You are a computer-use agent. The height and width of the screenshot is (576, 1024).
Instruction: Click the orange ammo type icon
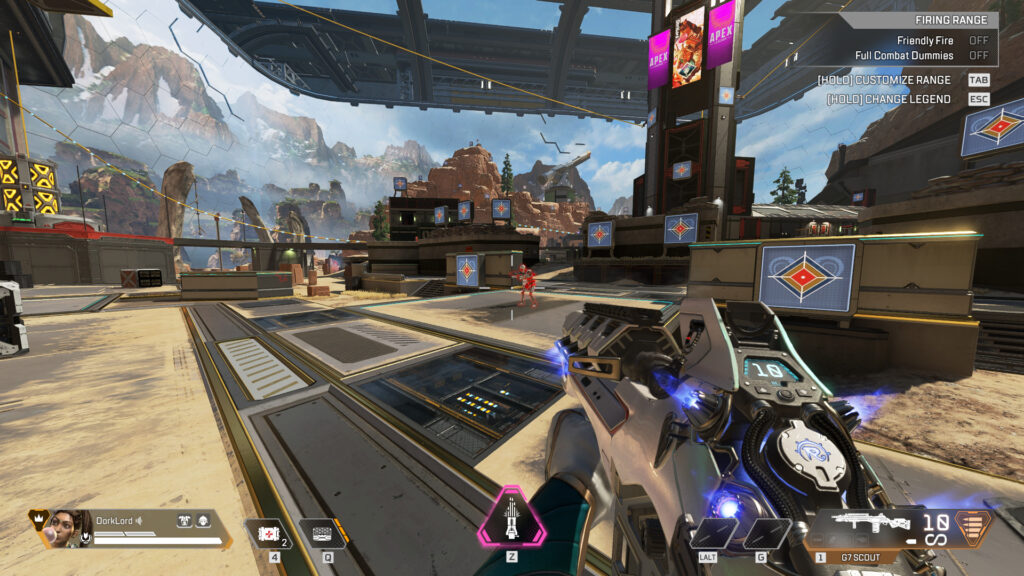pos(968,526)
